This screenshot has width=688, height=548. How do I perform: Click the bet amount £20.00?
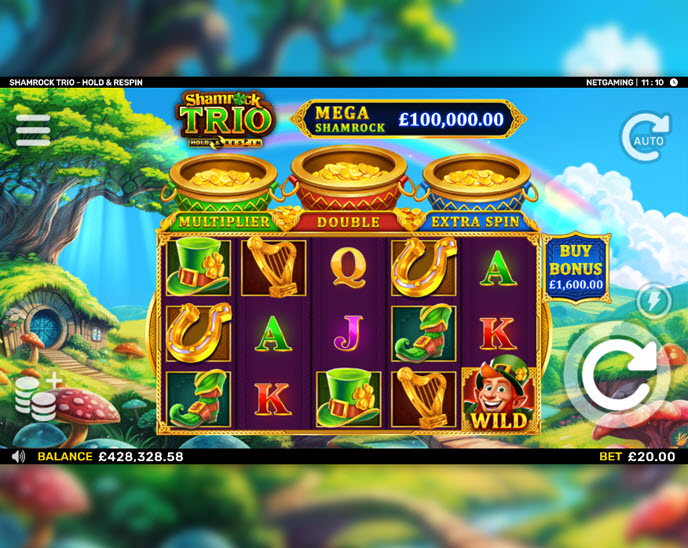[650, 456]
